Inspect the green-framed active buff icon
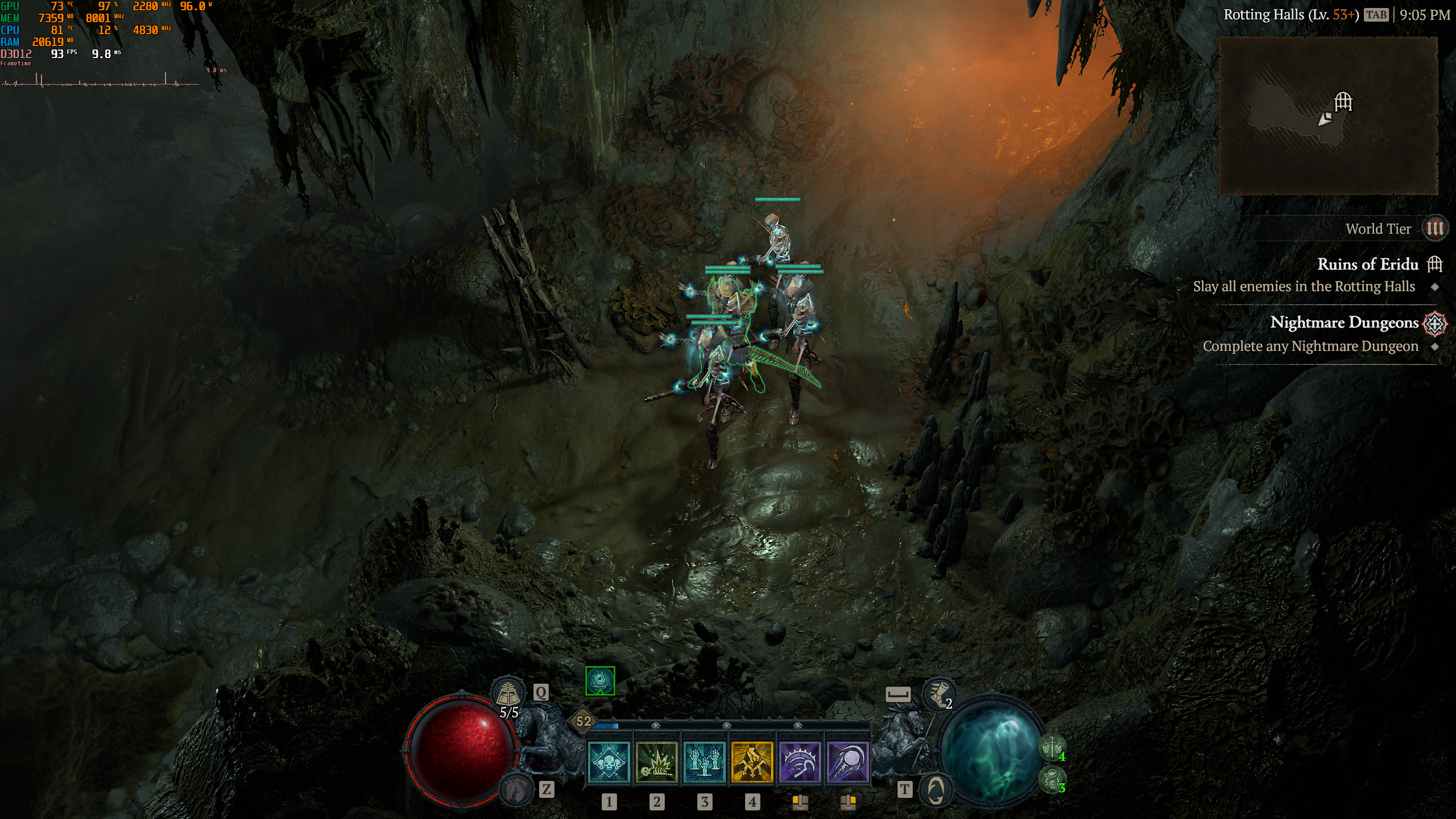1456x819 pixels. (x=600, y=681)
